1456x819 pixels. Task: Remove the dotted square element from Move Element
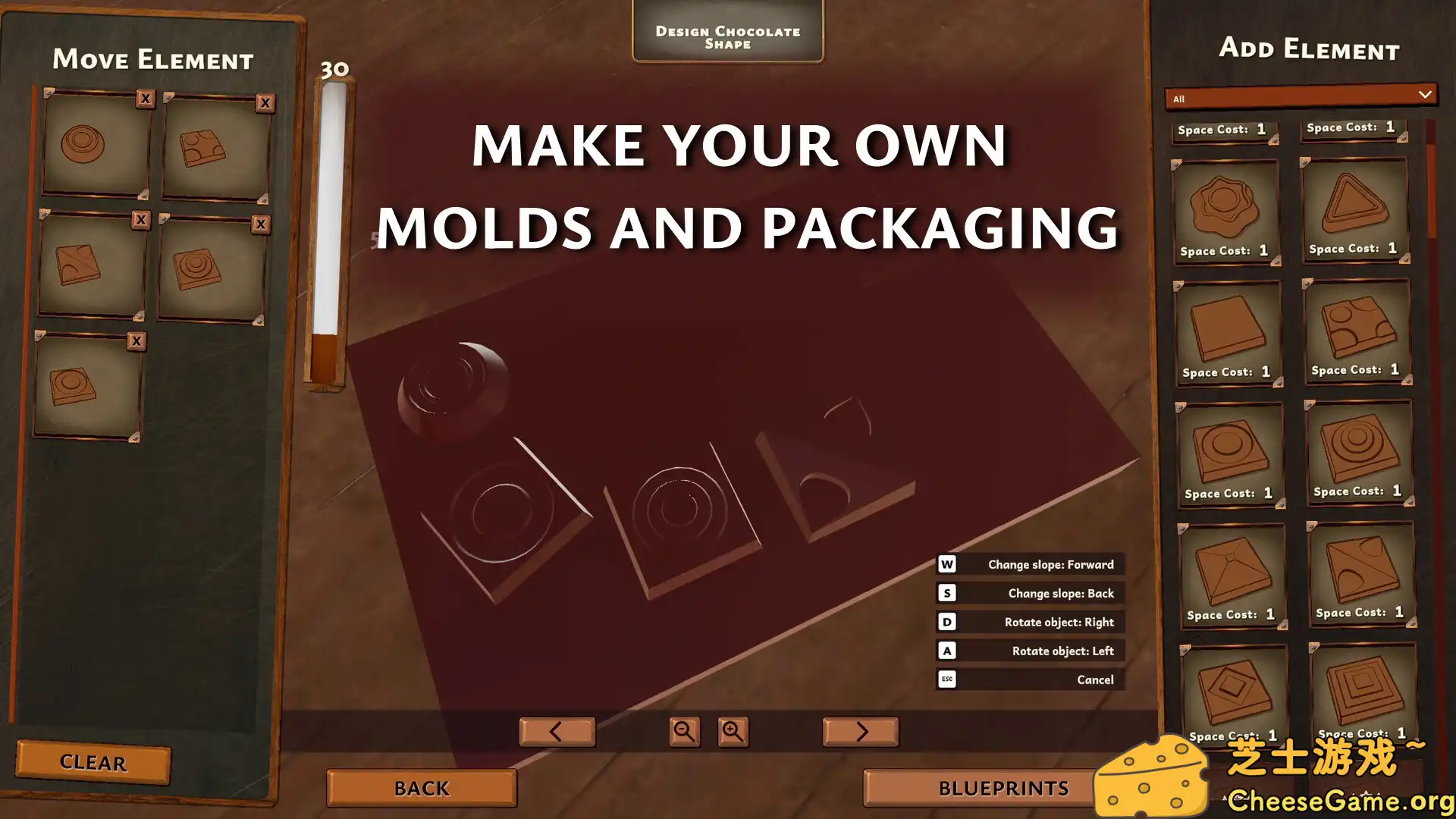(x=264, y=102)
